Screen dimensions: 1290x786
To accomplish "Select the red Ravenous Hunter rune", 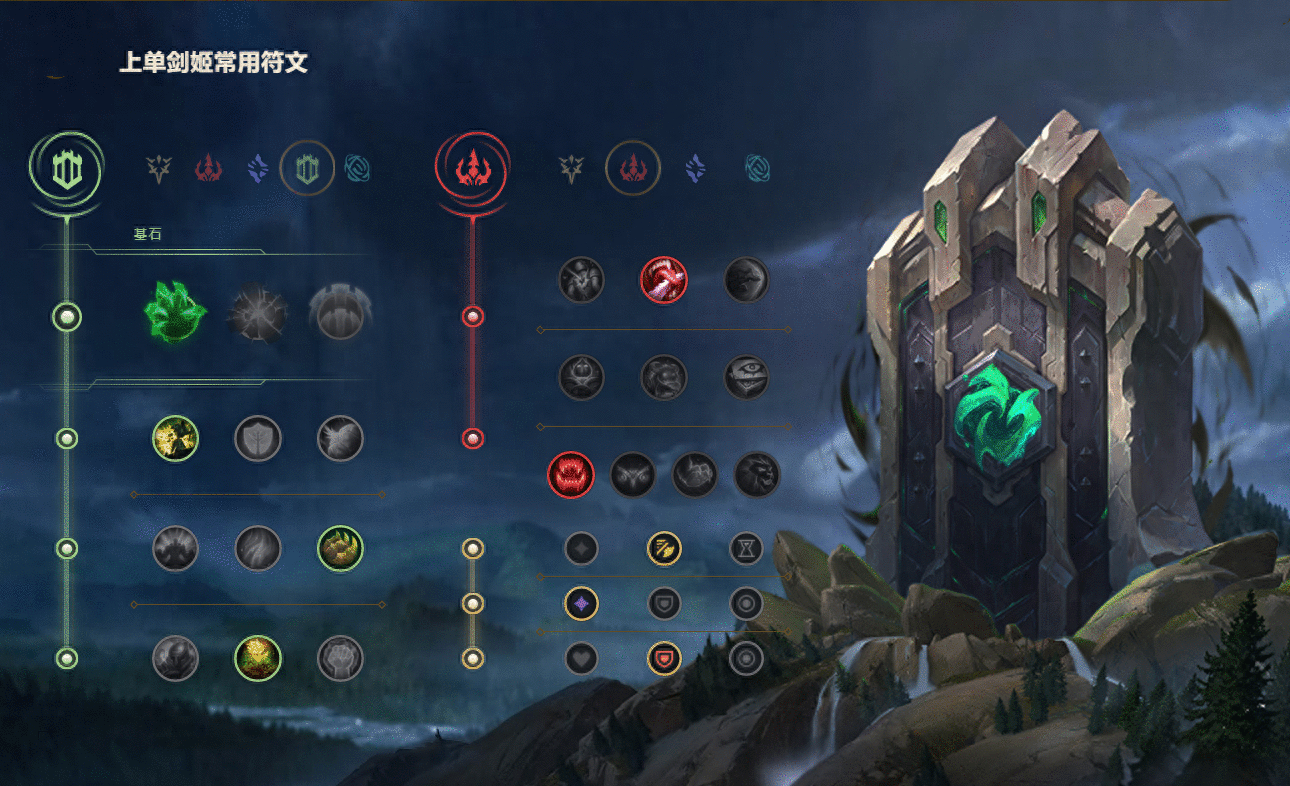I will pos(571,474).
